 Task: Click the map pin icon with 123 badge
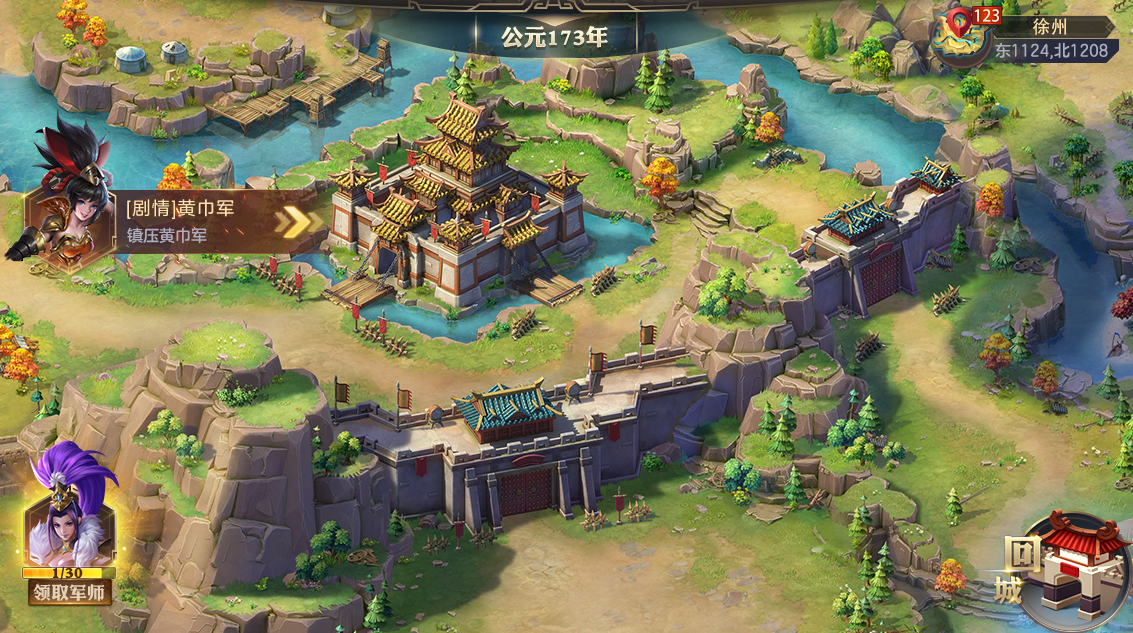click(960, 34)
